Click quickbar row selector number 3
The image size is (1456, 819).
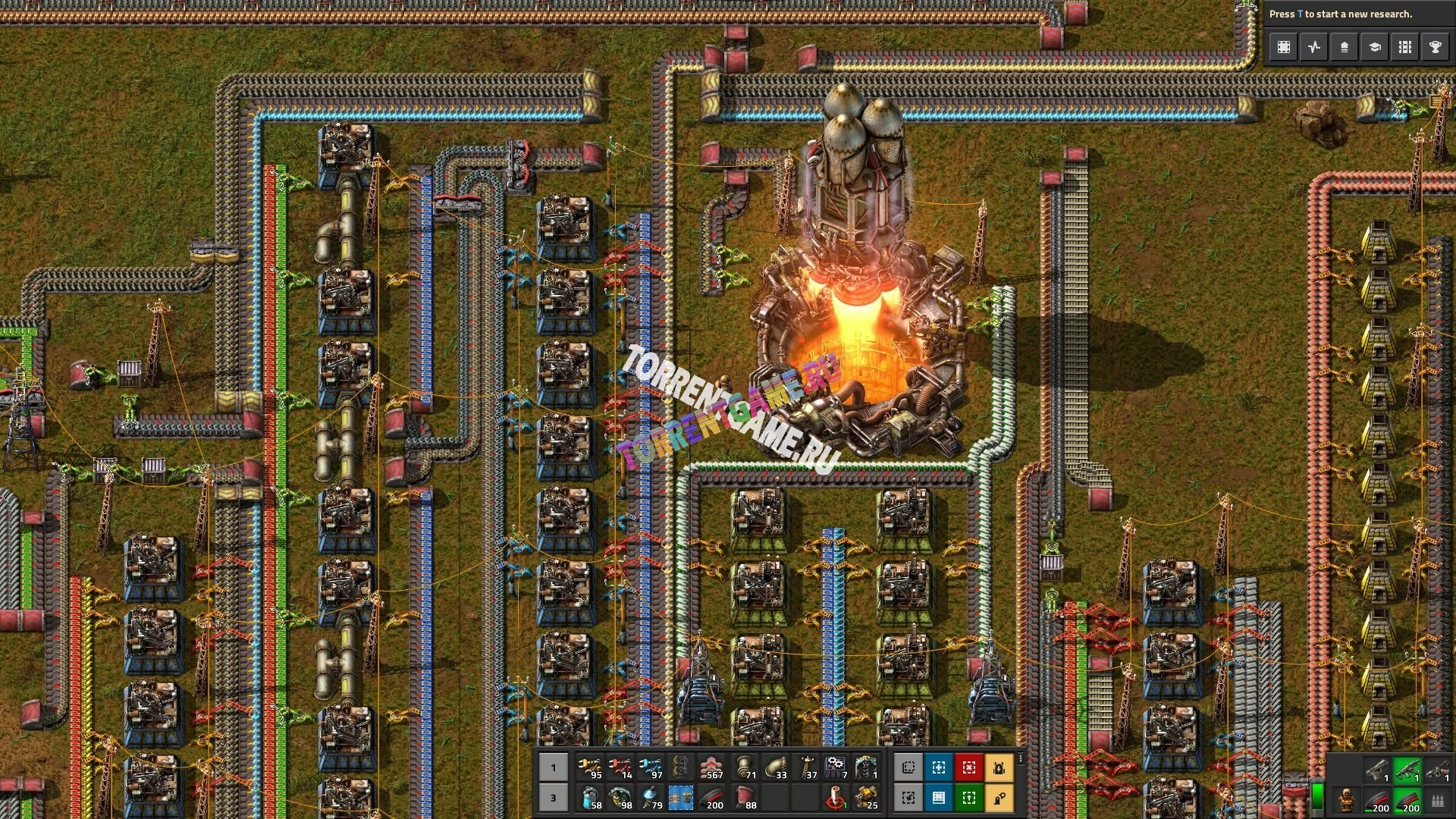tap(553, 798)
